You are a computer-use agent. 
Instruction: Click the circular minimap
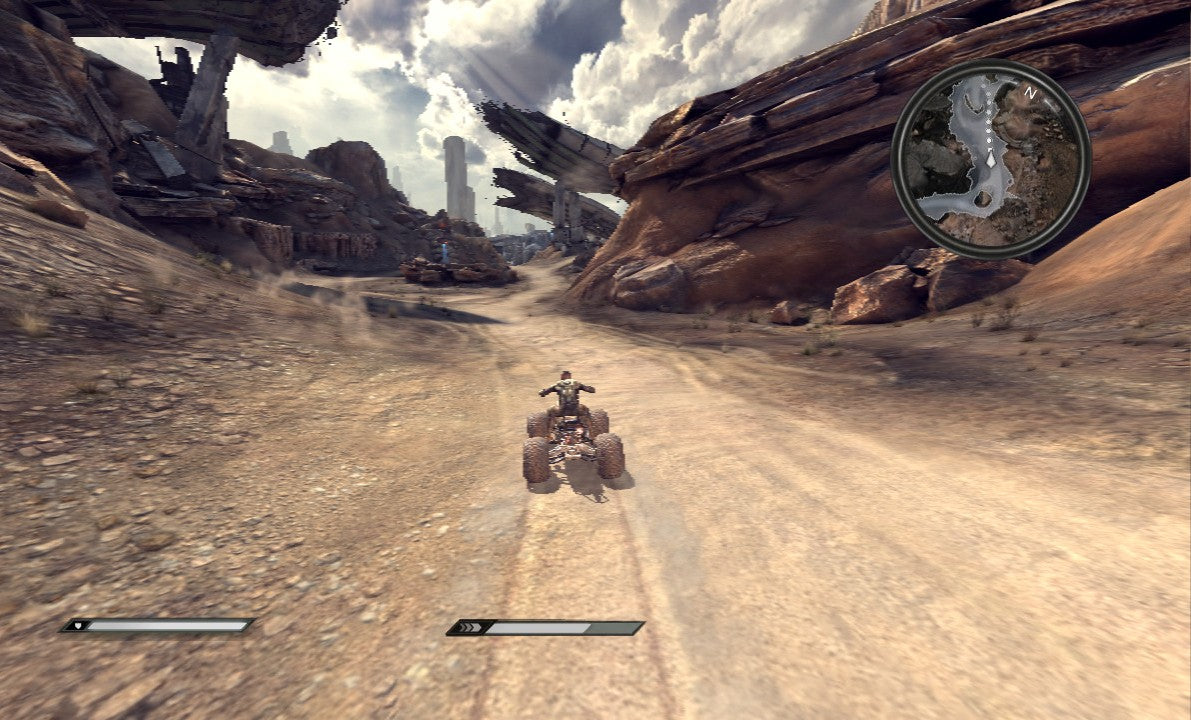990,158
